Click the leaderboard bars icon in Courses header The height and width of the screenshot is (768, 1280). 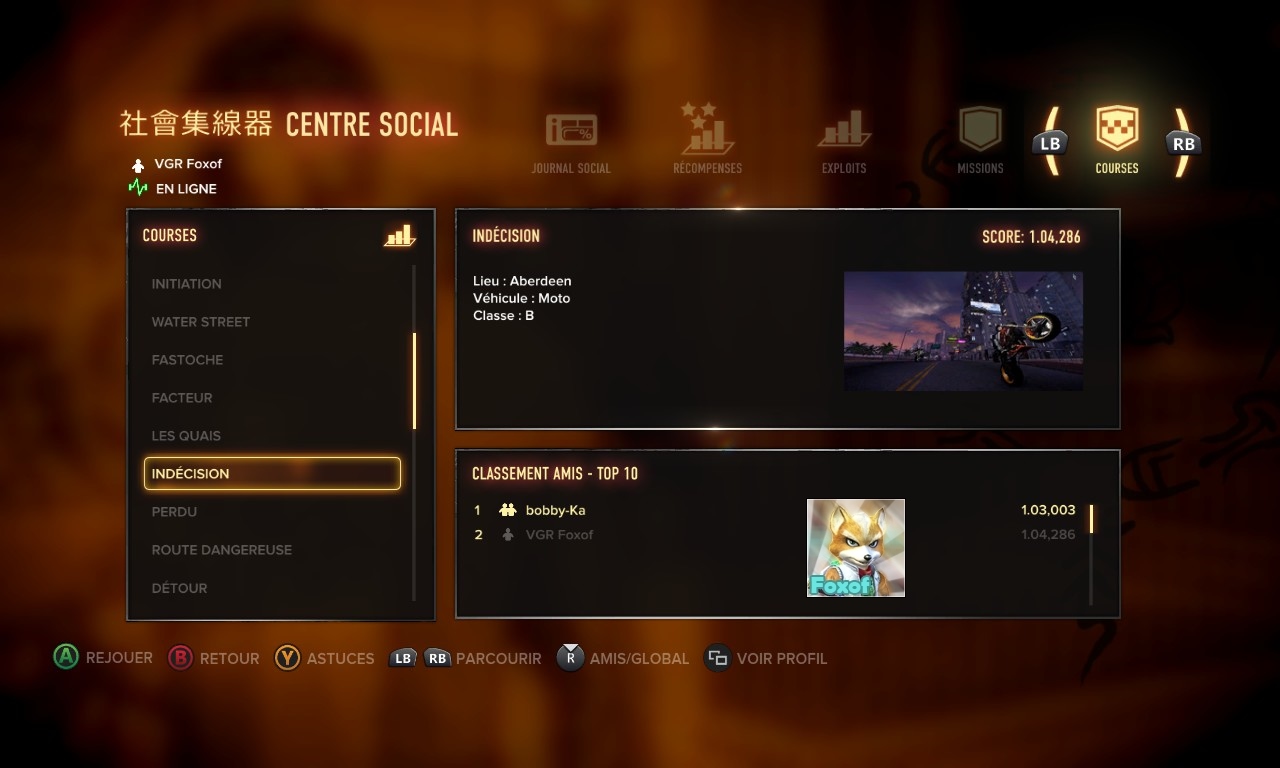click(x=399, y=236)
